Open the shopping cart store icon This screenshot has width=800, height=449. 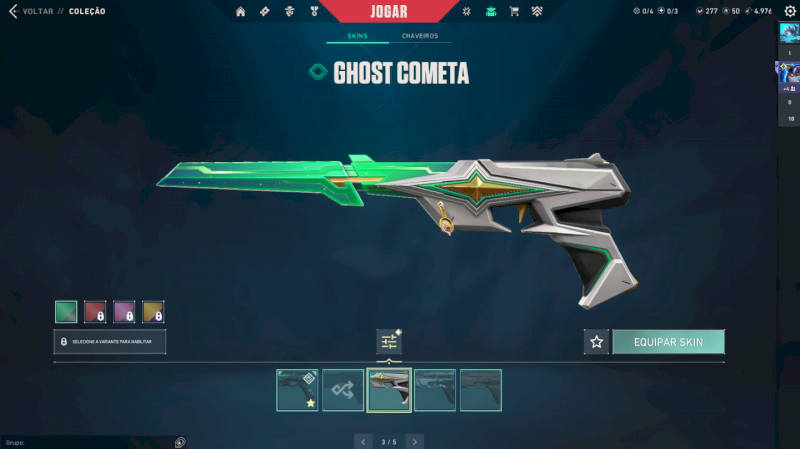[x=514, y=12]
